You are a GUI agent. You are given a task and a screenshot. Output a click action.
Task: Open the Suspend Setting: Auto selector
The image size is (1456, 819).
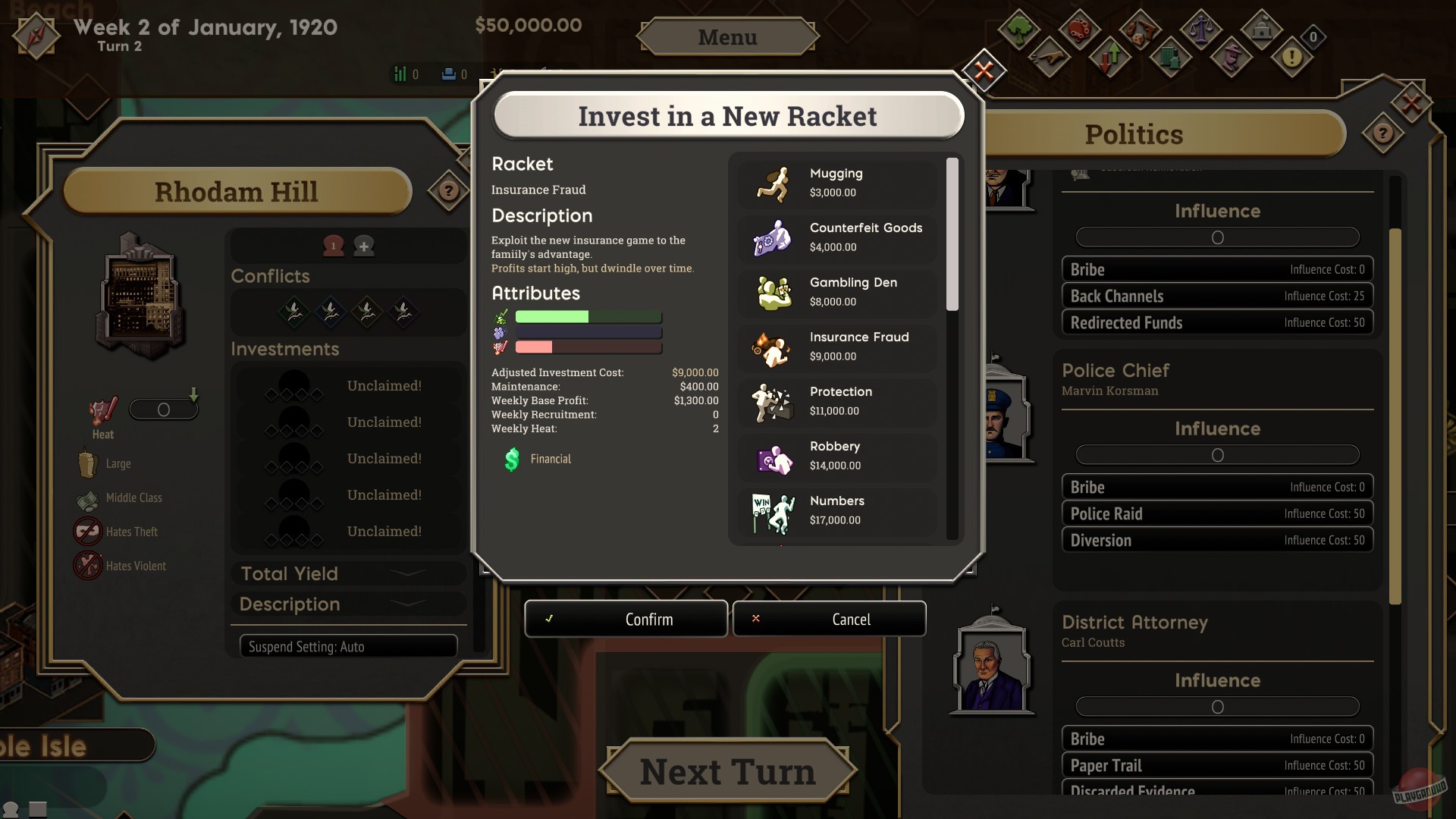tap(348, 646)
